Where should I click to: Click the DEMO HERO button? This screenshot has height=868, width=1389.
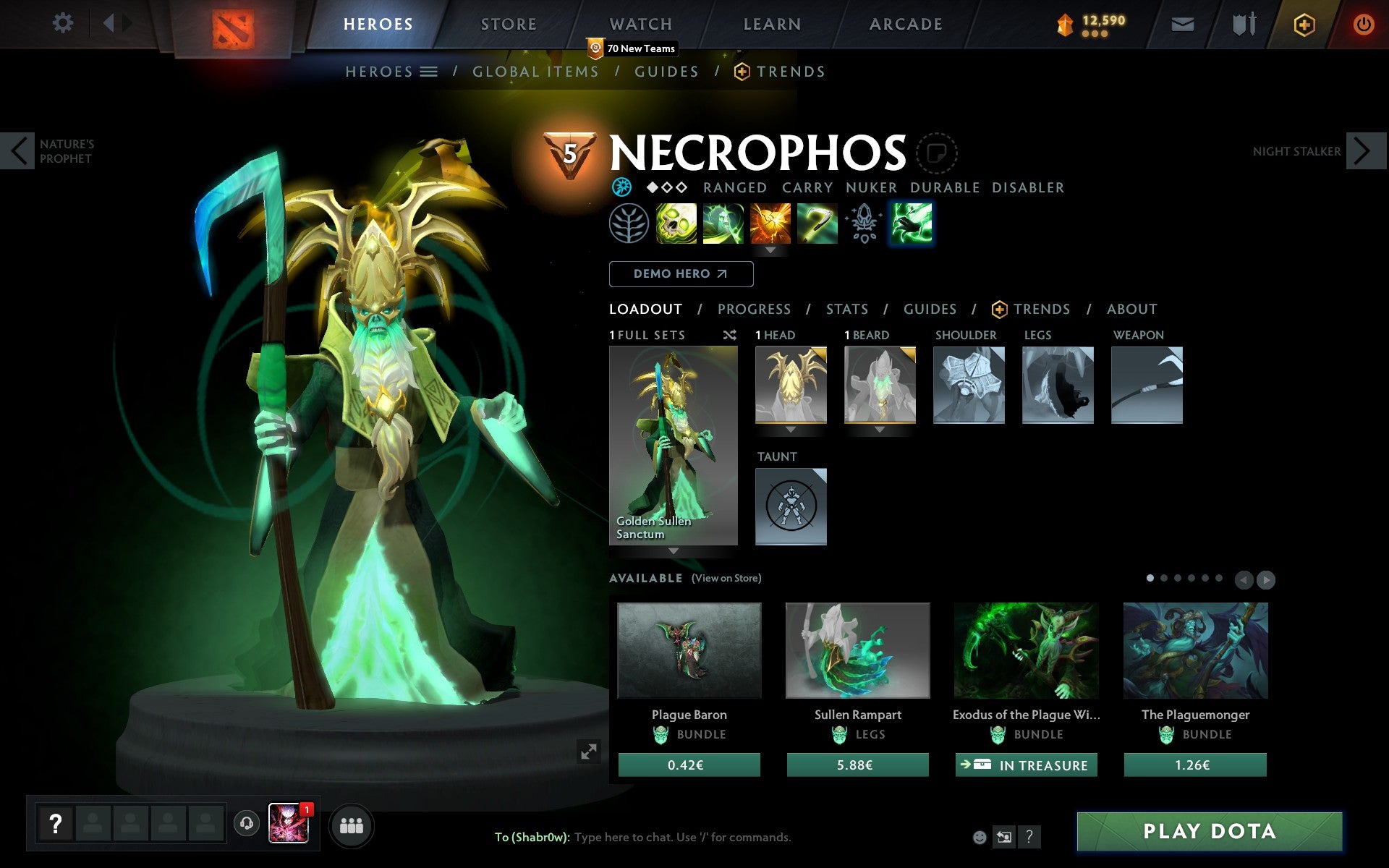pyautogui.click(x=681, y=274)
